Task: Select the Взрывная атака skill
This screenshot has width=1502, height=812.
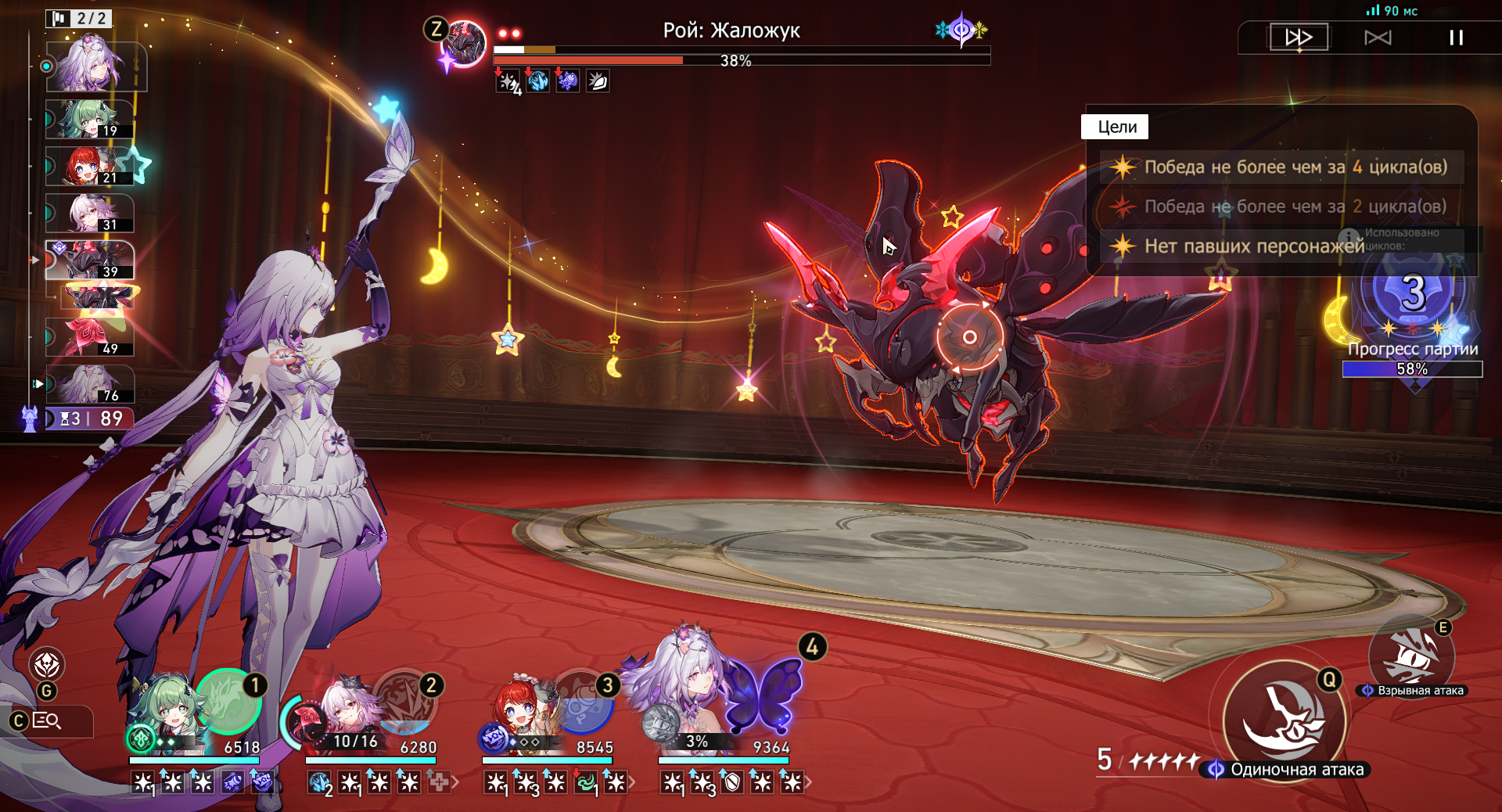Action: click(x=1410, y=657)
